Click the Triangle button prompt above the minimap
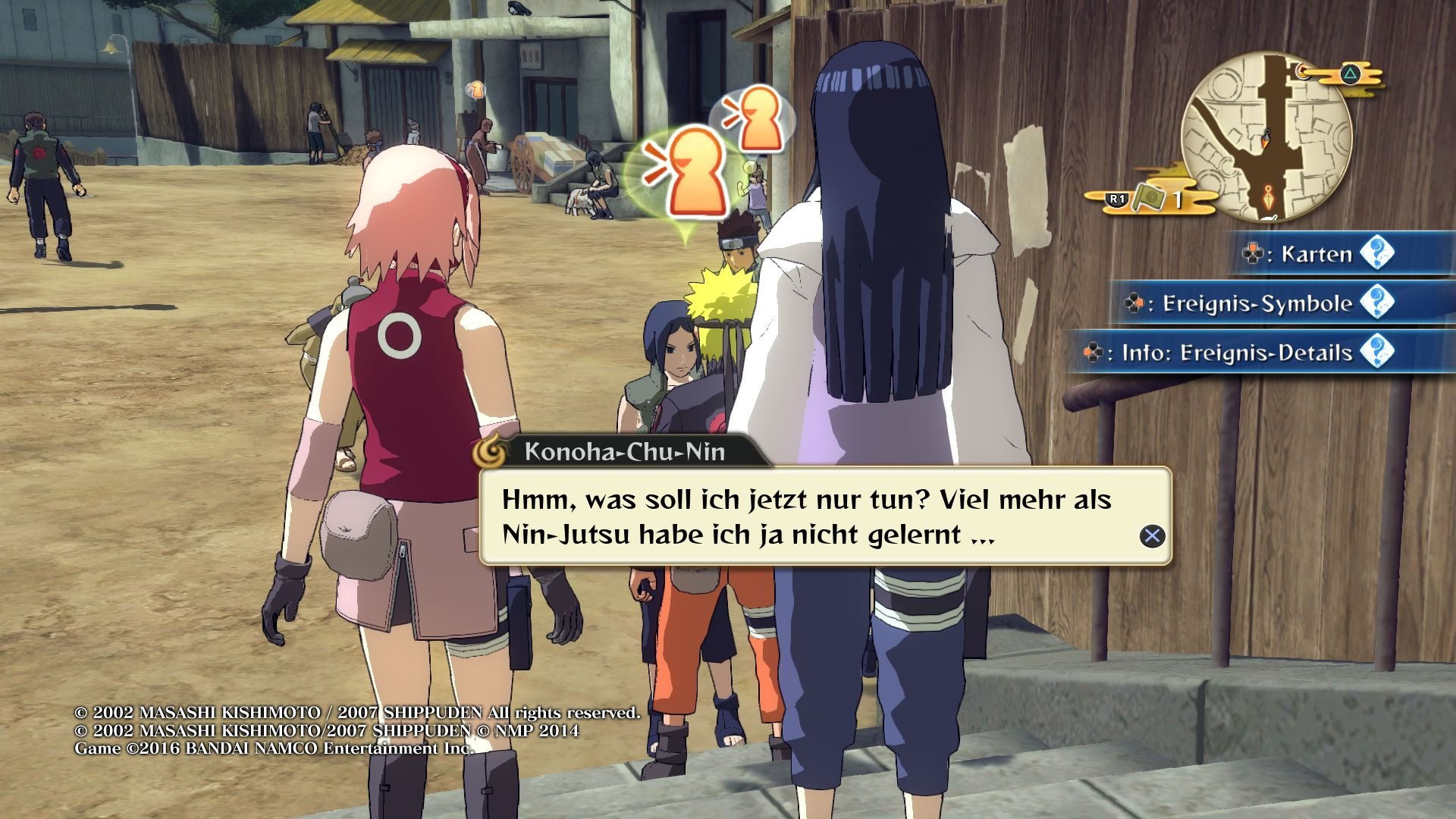This screenshot has height=819, width=1456. tap(1349, 74)
